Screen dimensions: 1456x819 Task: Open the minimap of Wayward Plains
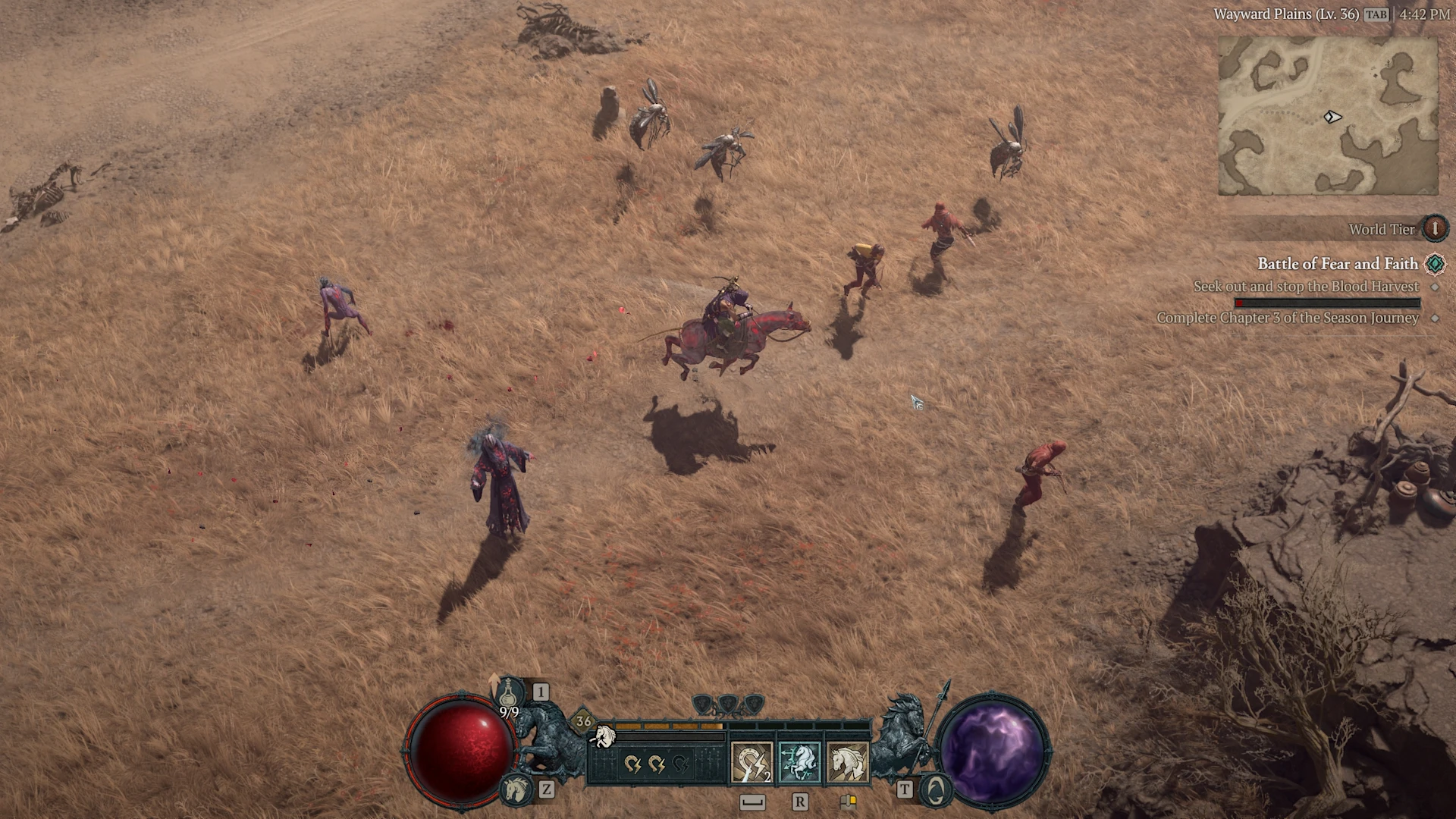1328,115
